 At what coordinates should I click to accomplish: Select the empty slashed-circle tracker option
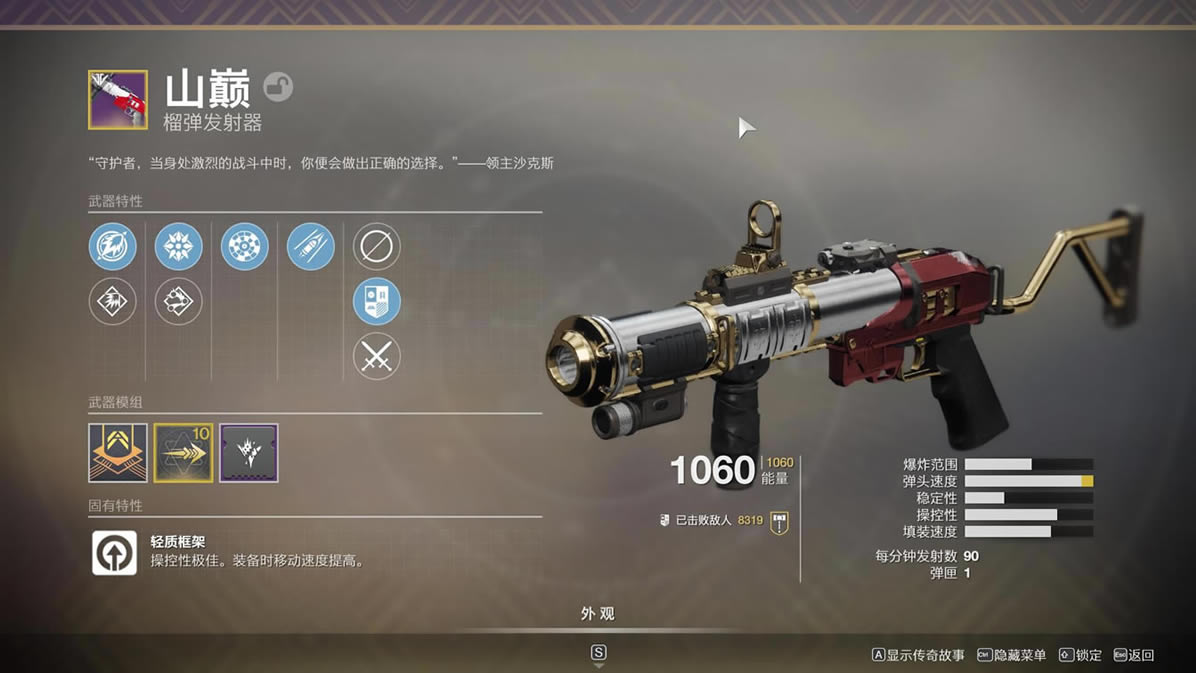377,246
